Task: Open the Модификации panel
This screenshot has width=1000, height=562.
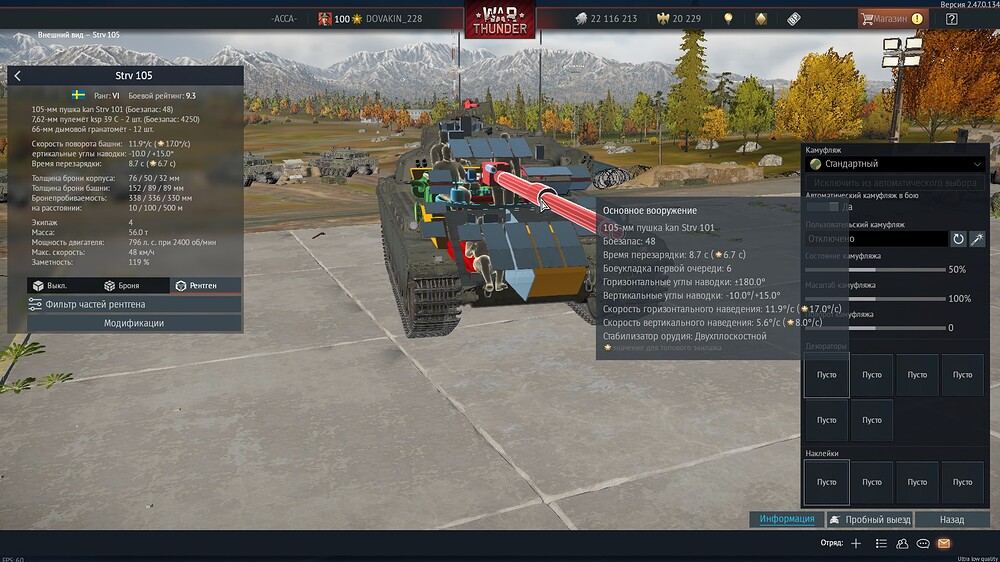Action: click(x=134, y=323)
